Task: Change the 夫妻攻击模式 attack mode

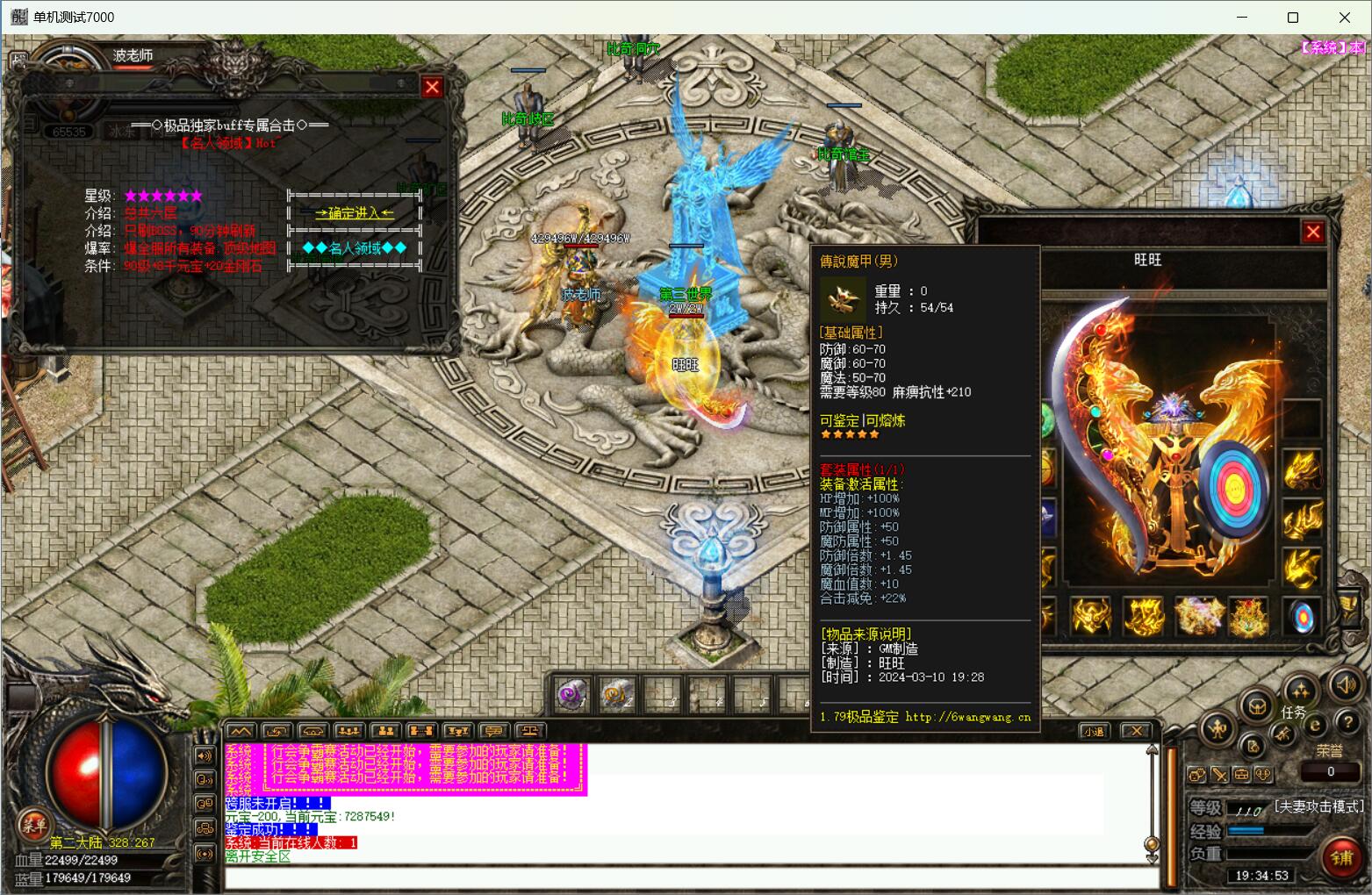Action: tap(1318, 805)
